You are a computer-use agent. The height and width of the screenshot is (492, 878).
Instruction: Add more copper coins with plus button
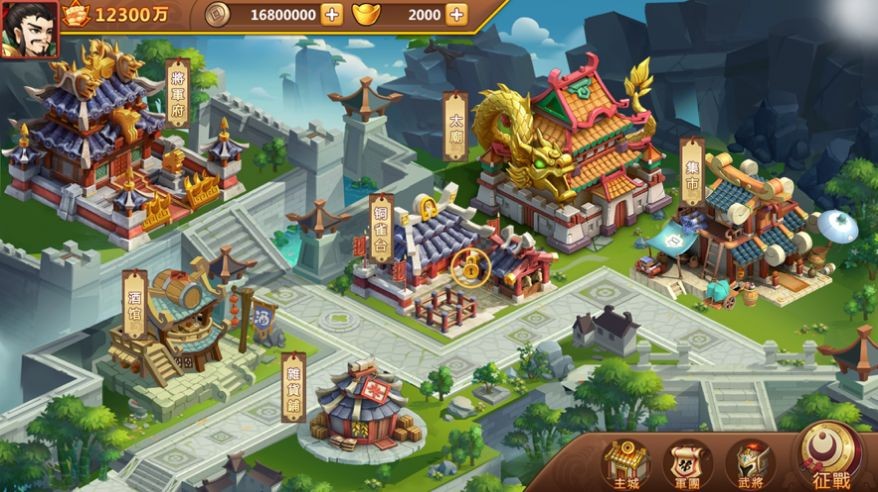coord(331,14)
